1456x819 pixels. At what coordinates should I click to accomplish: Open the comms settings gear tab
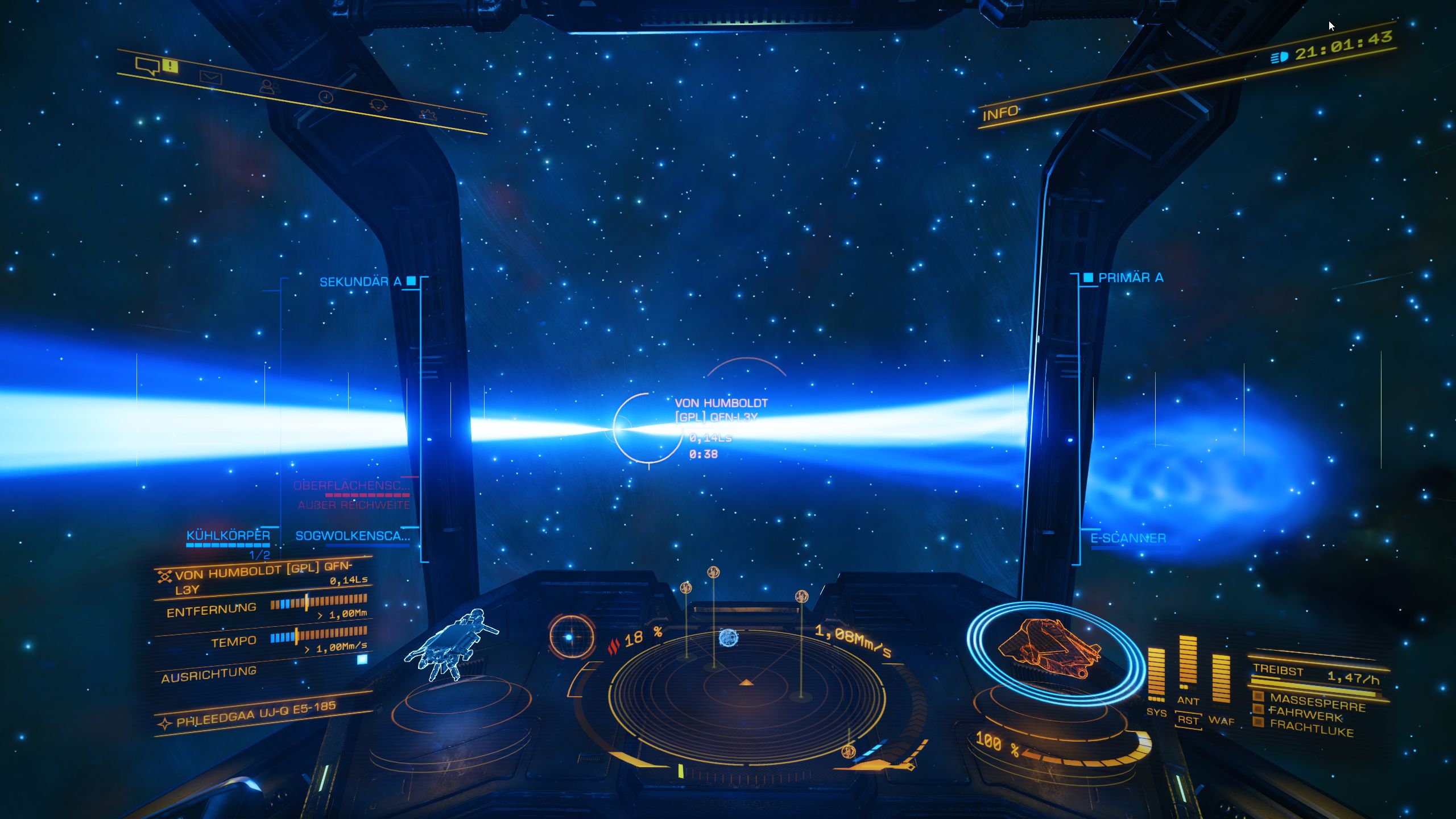point(428,114)
